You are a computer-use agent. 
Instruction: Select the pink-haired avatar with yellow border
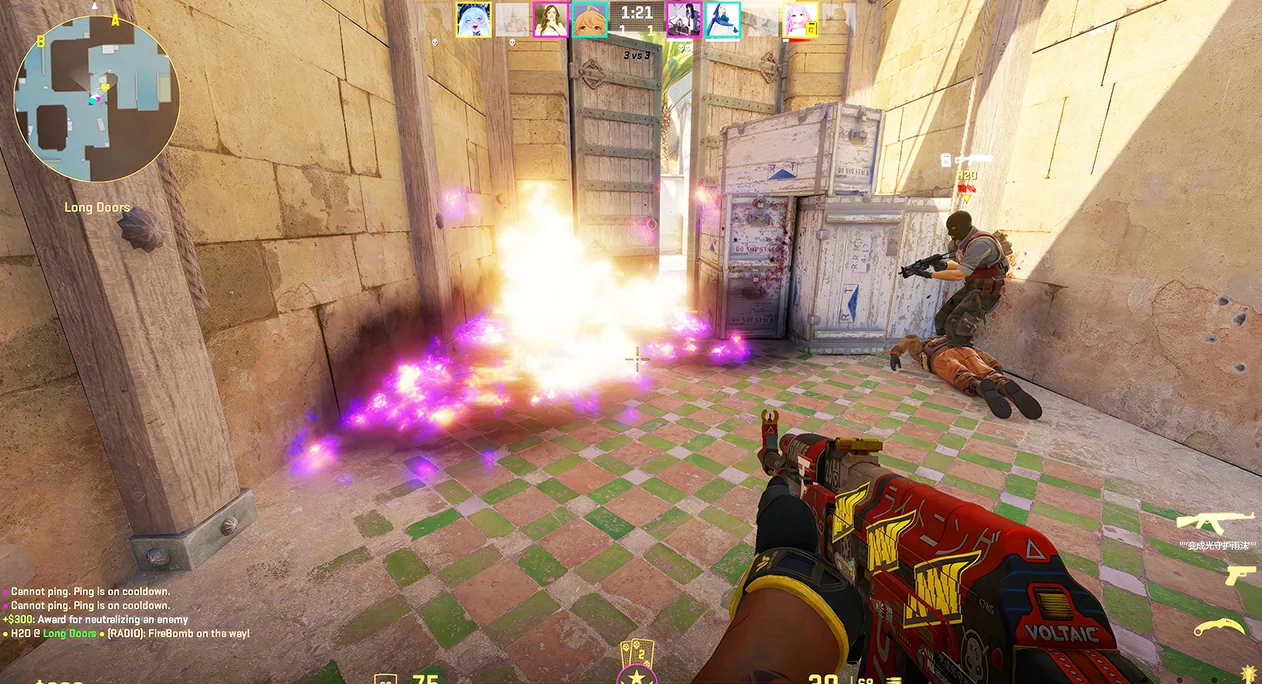800,19
